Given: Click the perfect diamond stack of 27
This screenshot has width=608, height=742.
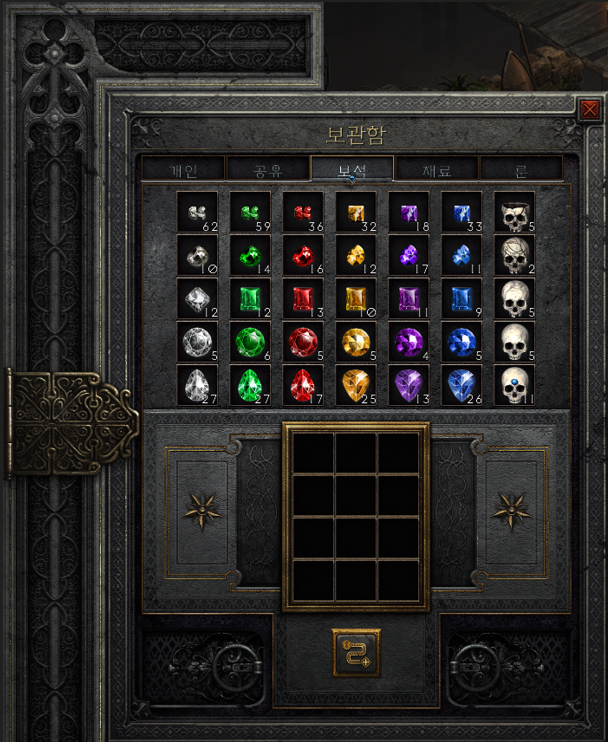Looking at the screenshot, I should pos(197,385).
